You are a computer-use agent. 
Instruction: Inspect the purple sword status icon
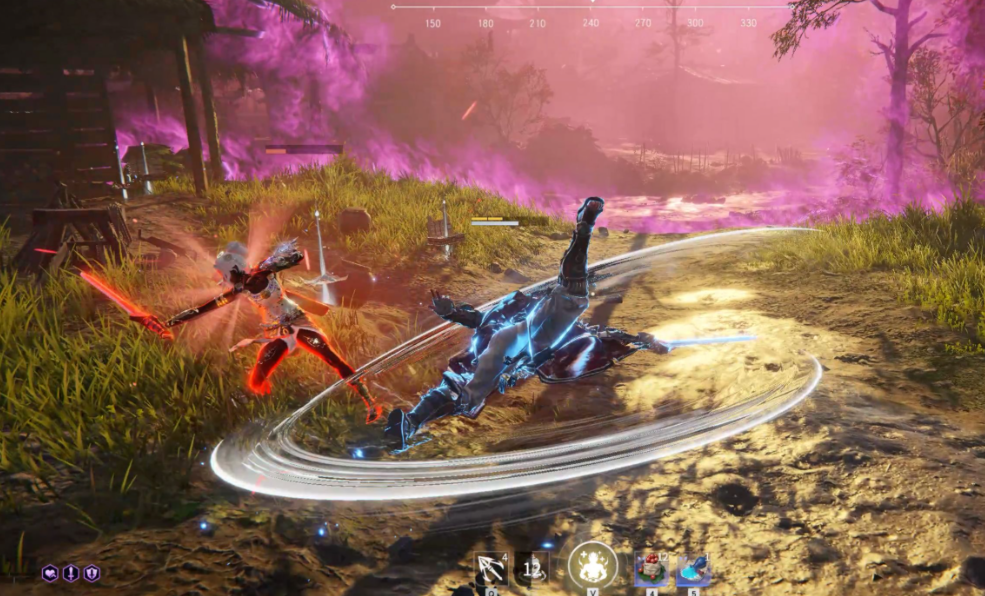click(x=71, y=573)
